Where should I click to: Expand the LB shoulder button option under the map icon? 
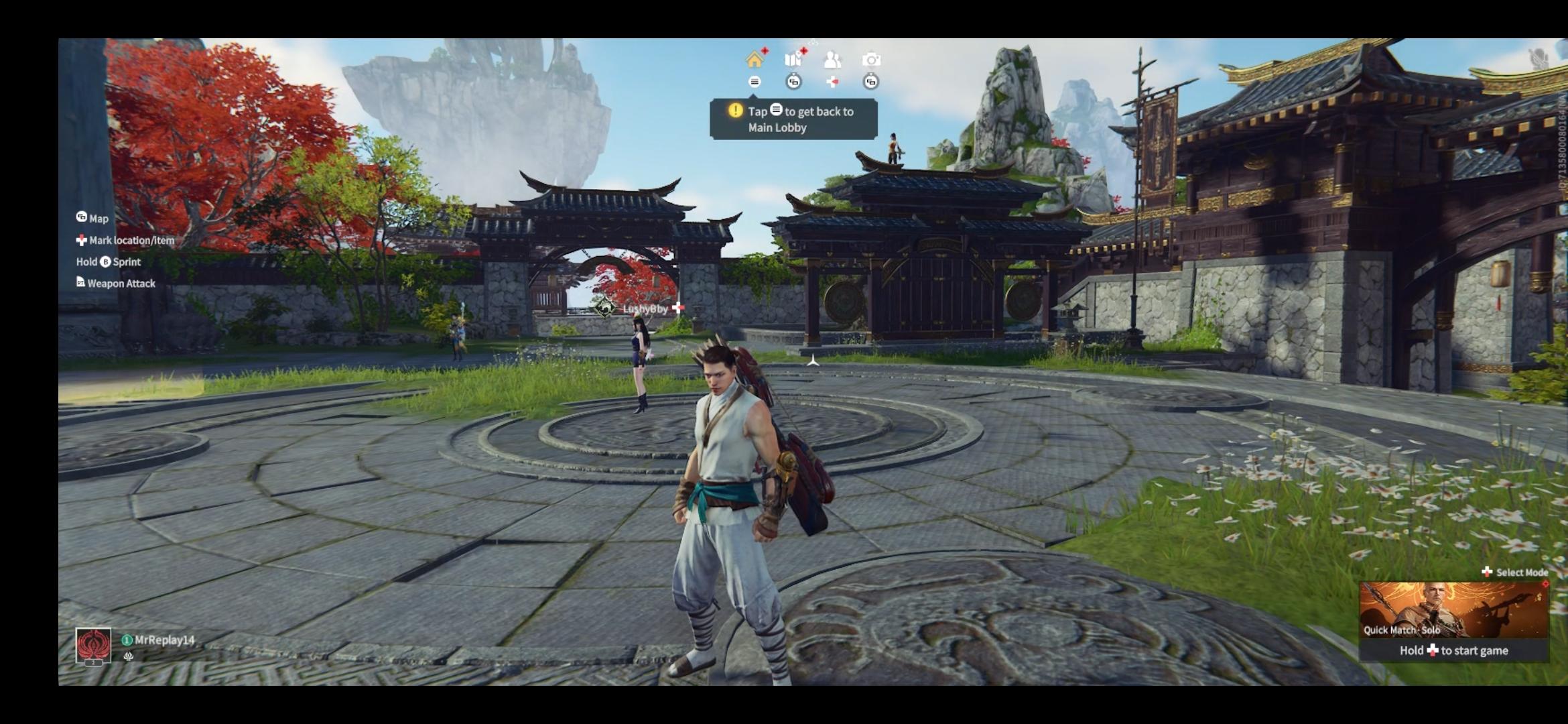(x=793, y=83)
